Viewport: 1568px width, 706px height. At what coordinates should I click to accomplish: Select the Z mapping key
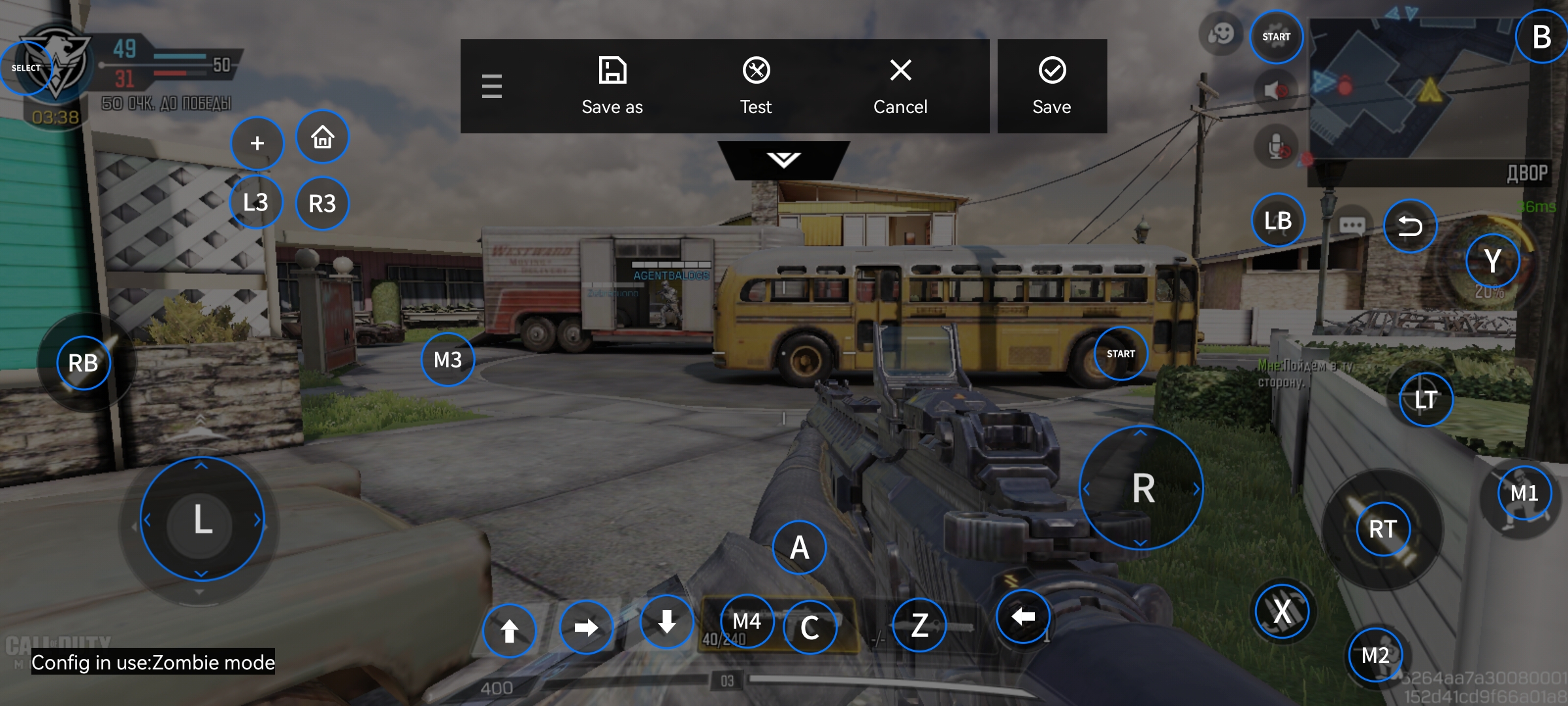coord(919,626)
